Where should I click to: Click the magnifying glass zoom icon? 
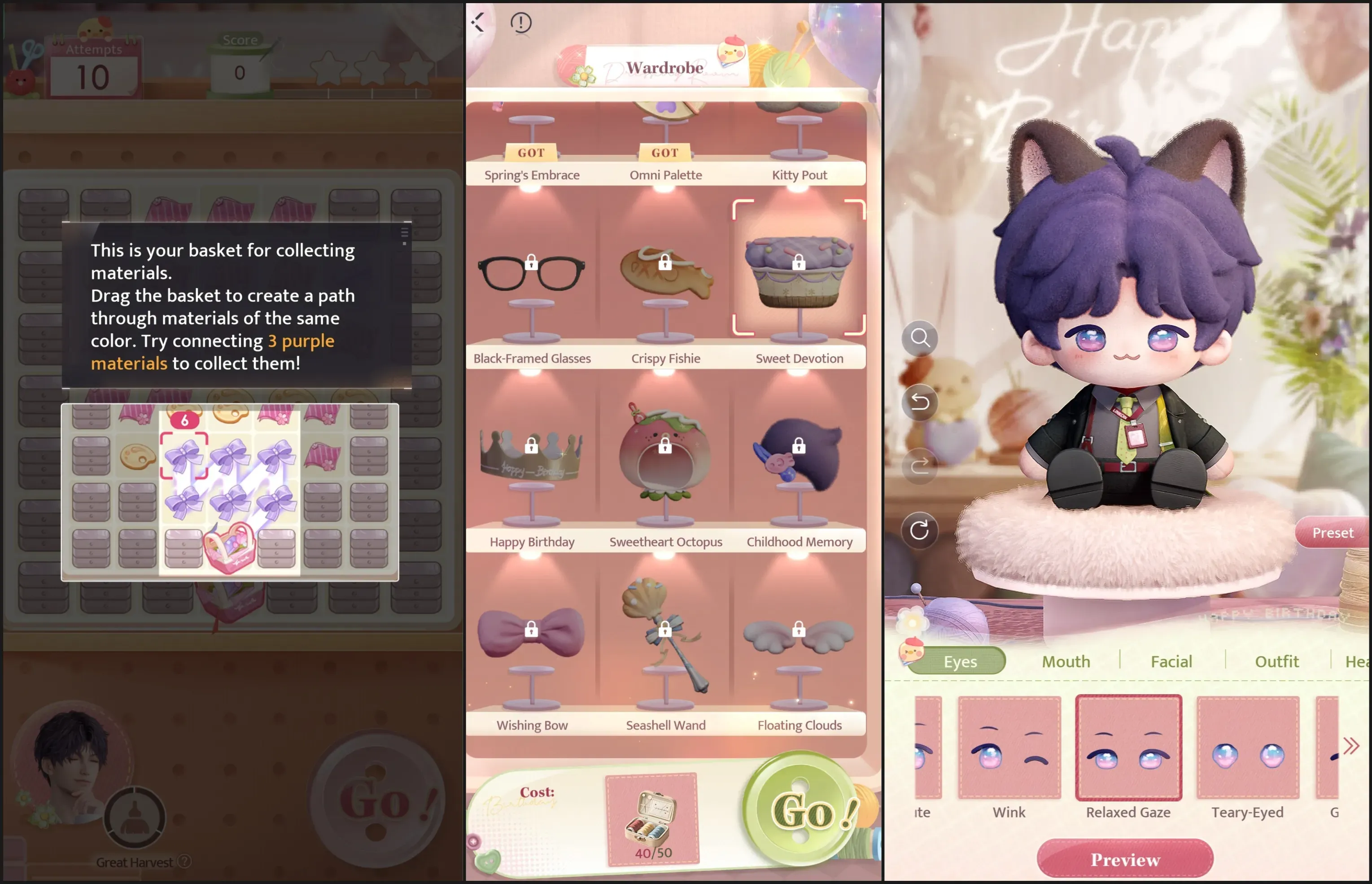tap(919, 338)
